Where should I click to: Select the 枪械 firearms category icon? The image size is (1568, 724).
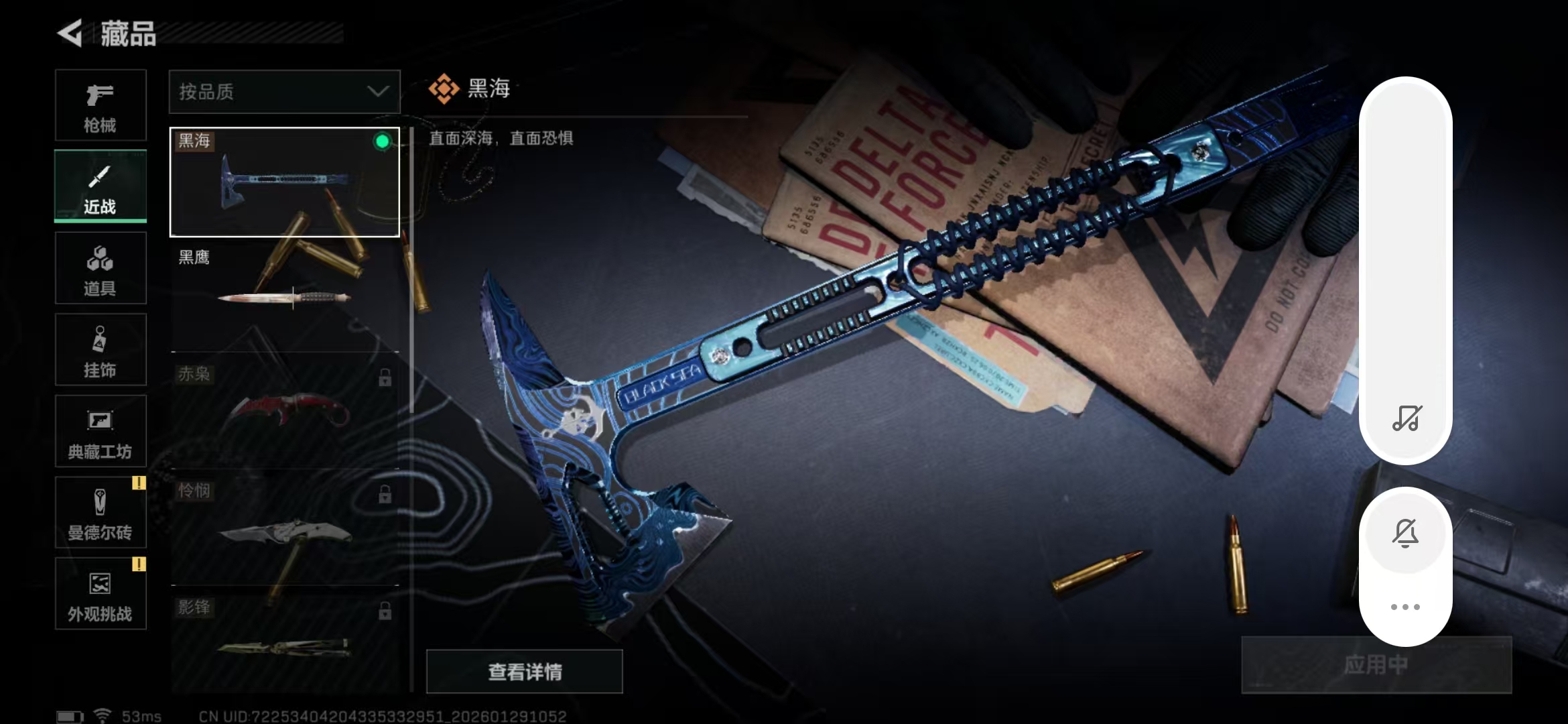100,105
